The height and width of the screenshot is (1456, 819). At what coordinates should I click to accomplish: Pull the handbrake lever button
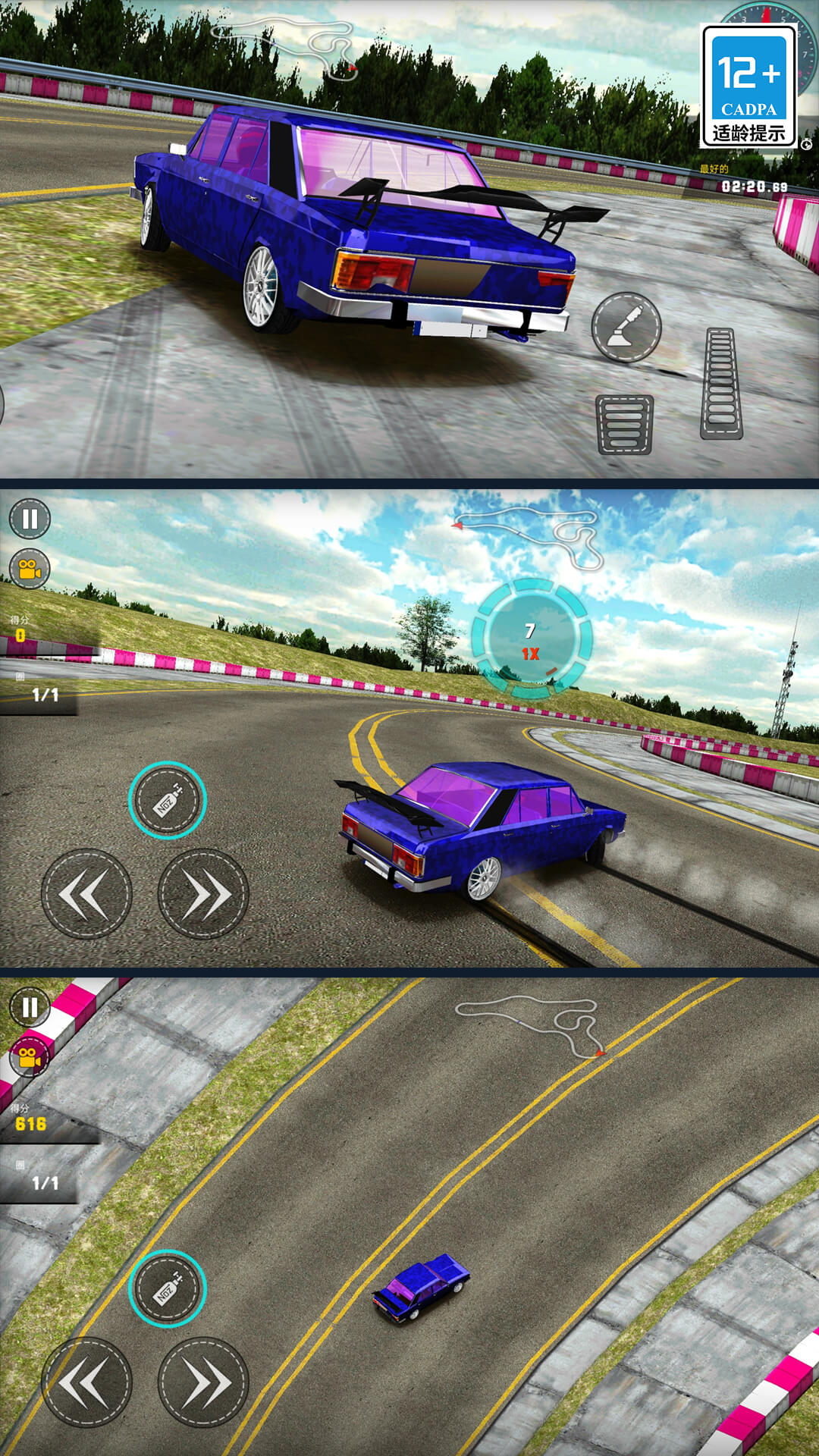click(626, 327)
